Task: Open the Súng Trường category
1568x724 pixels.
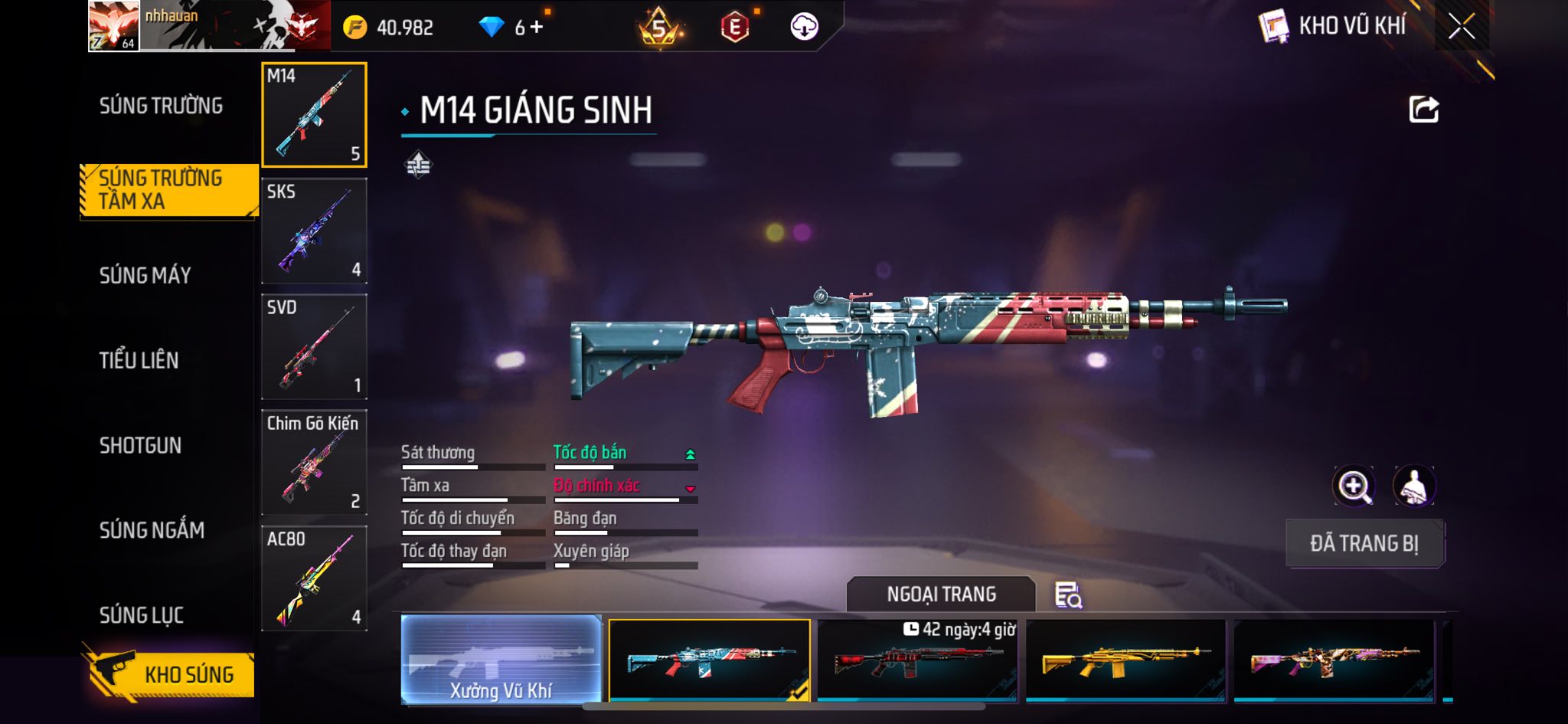Action: [x=161, y=106]
